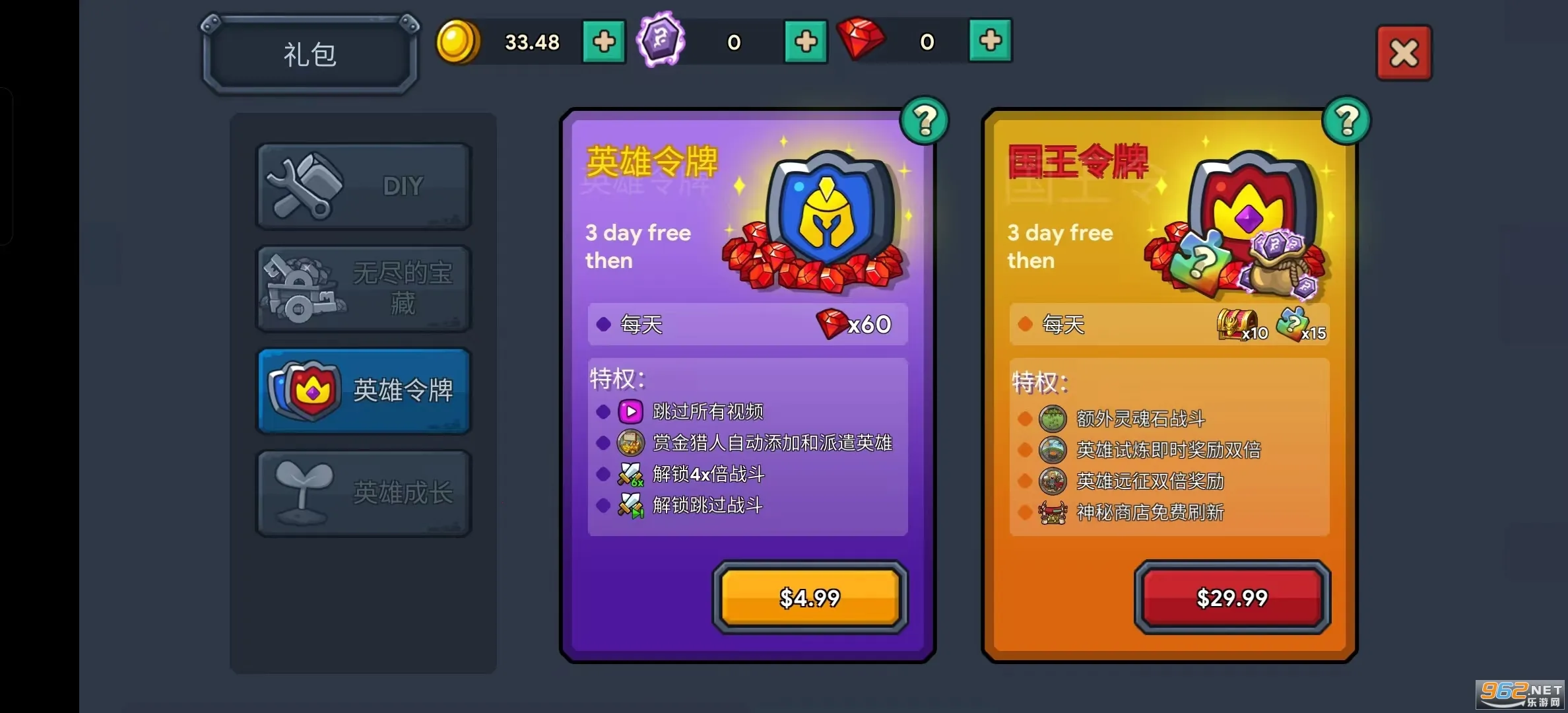Click the gold coin currency icon
Screen dimensions: 1568x713
coord(459,41)
